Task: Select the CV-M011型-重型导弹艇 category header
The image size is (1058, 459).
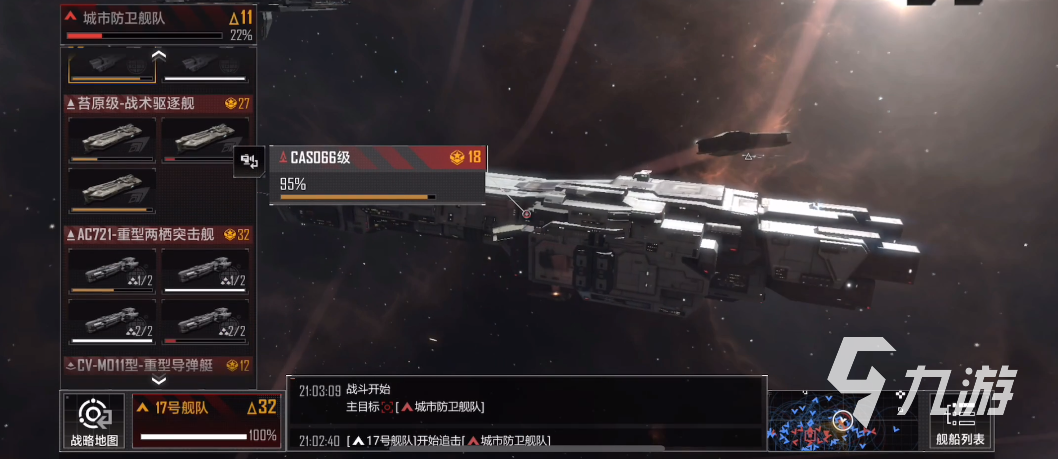Action: tap(157, 365)
